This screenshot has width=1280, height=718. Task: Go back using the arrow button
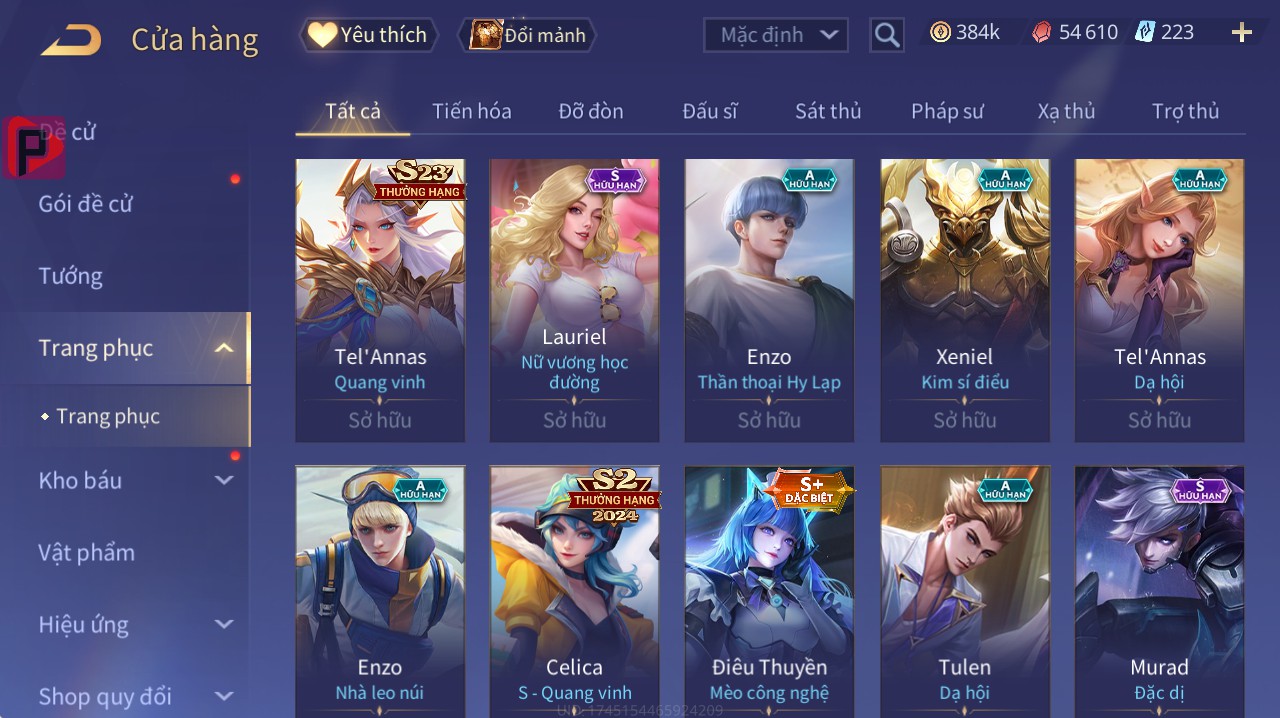click(71, 40)
